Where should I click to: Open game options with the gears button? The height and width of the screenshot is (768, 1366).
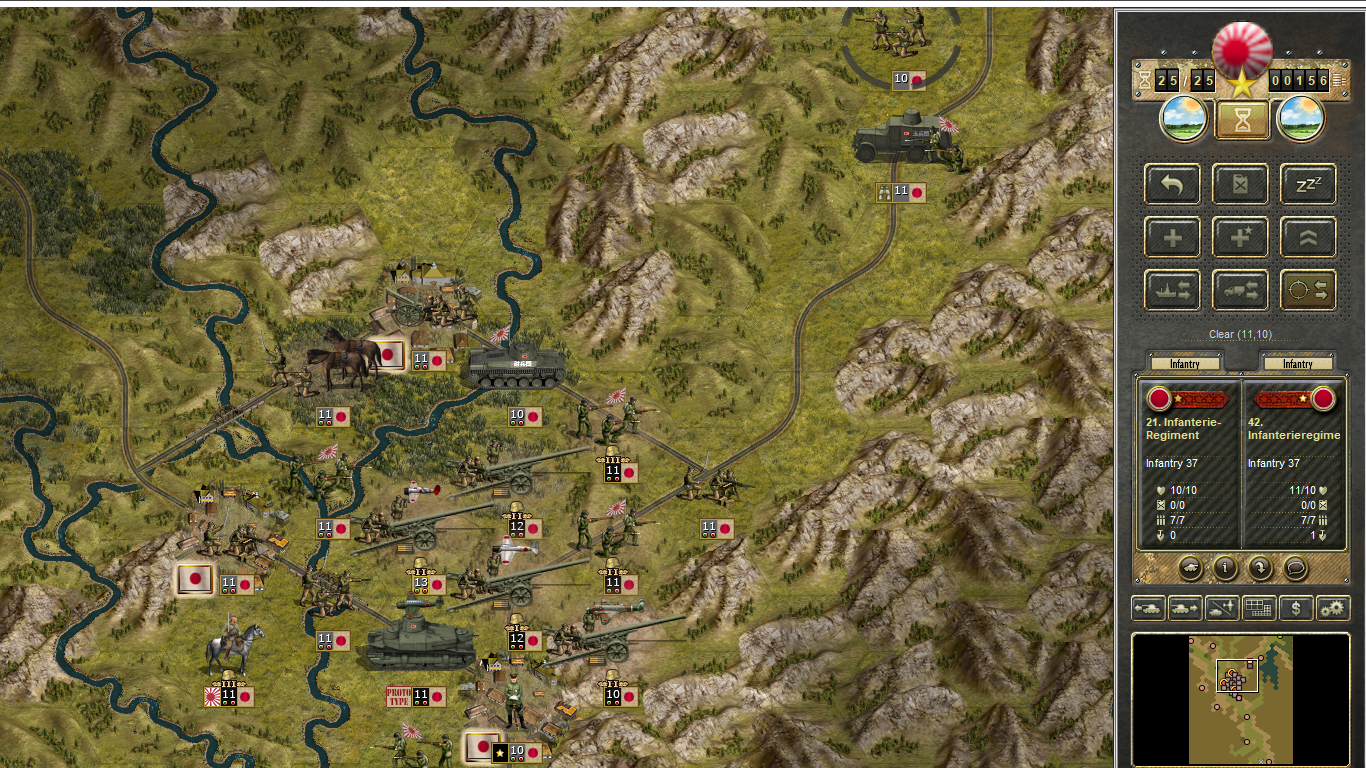click(x=1333, y=607)
